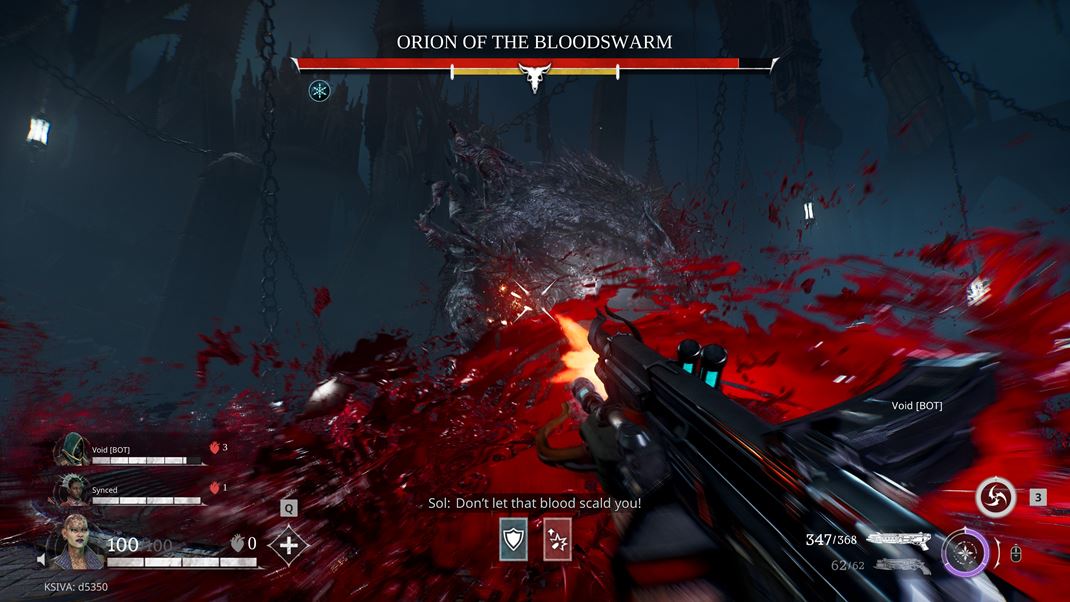
Task: Activate the purple-ringed star ability
Action: pos(965,551)
